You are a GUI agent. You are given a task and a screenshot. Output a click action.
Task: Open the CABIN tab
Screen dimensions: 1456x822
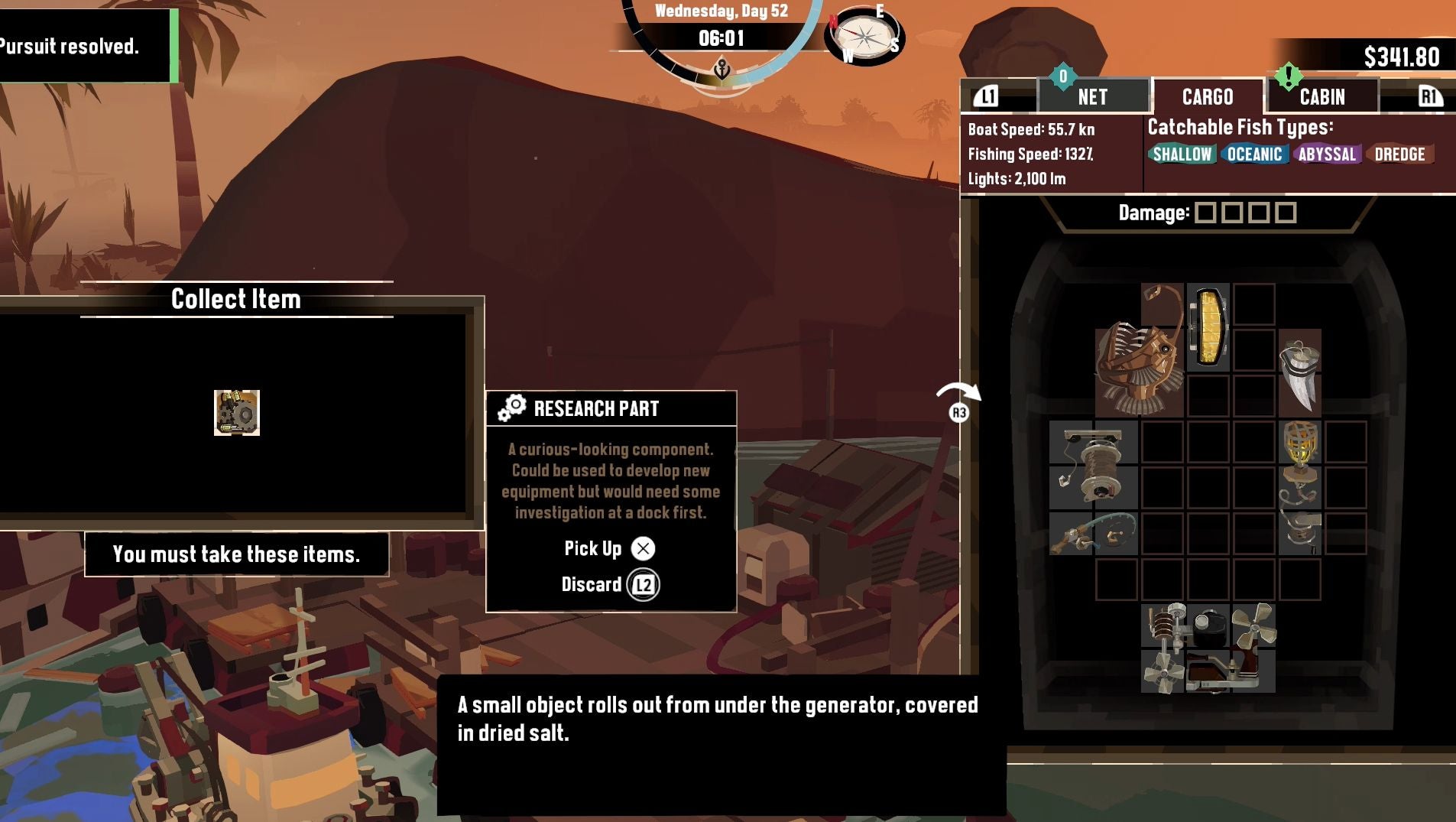tap(1322, 97)
